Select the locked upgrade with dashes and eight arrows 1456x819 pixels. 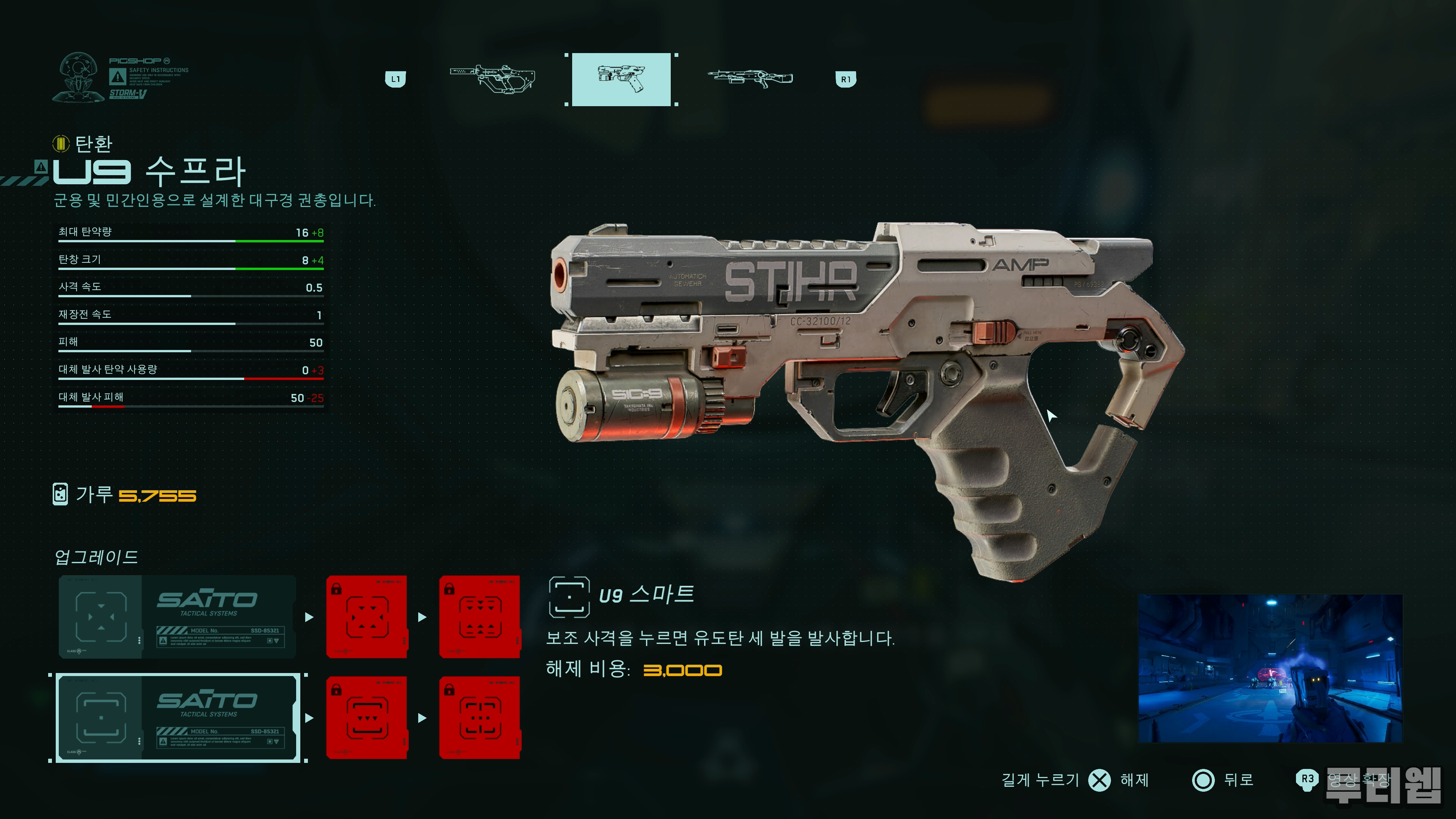[479, 617]
